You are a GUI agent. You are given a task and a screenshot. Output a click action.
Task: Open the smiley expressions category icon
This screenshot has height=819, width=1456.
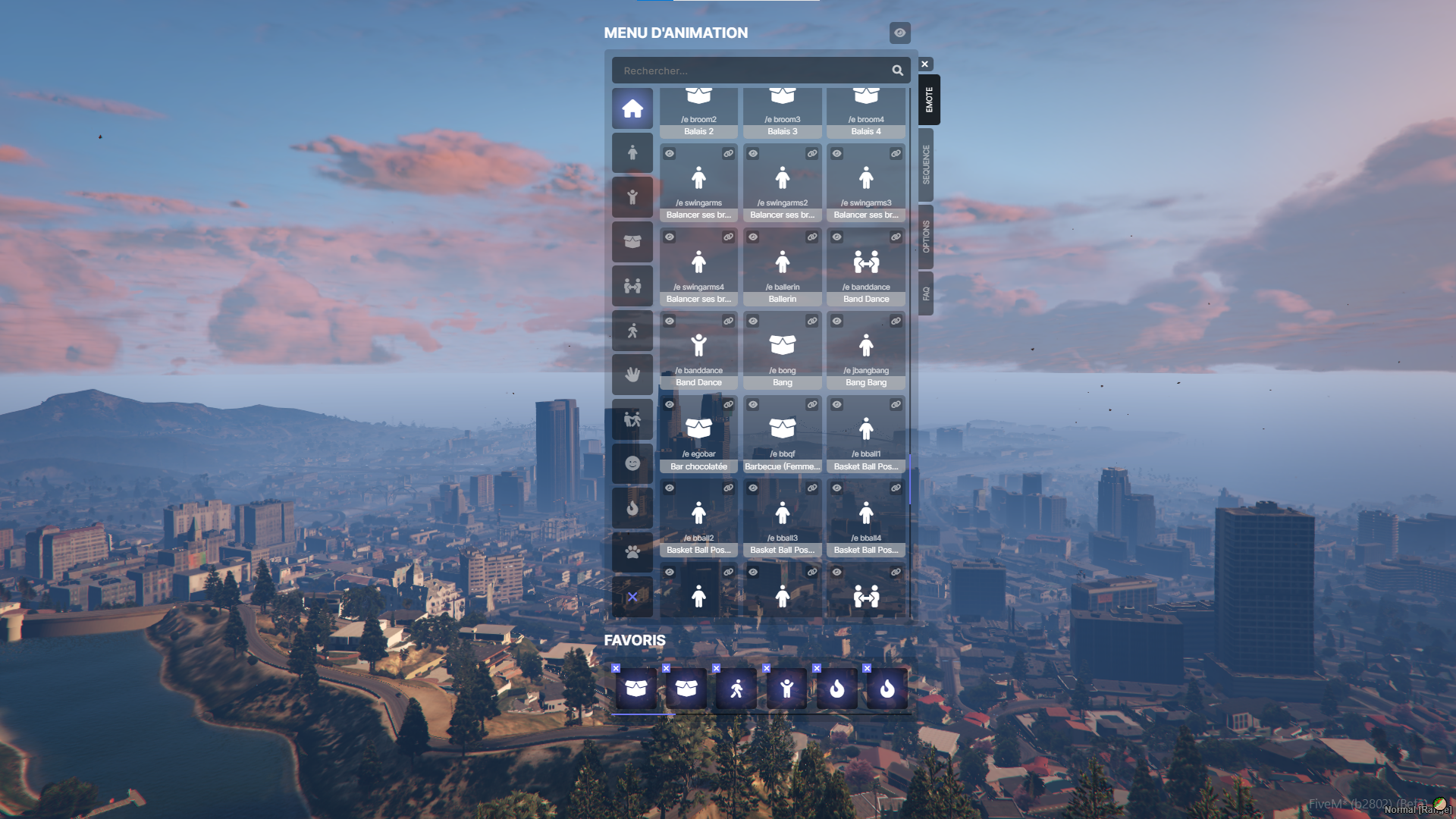tap(632, 463)
